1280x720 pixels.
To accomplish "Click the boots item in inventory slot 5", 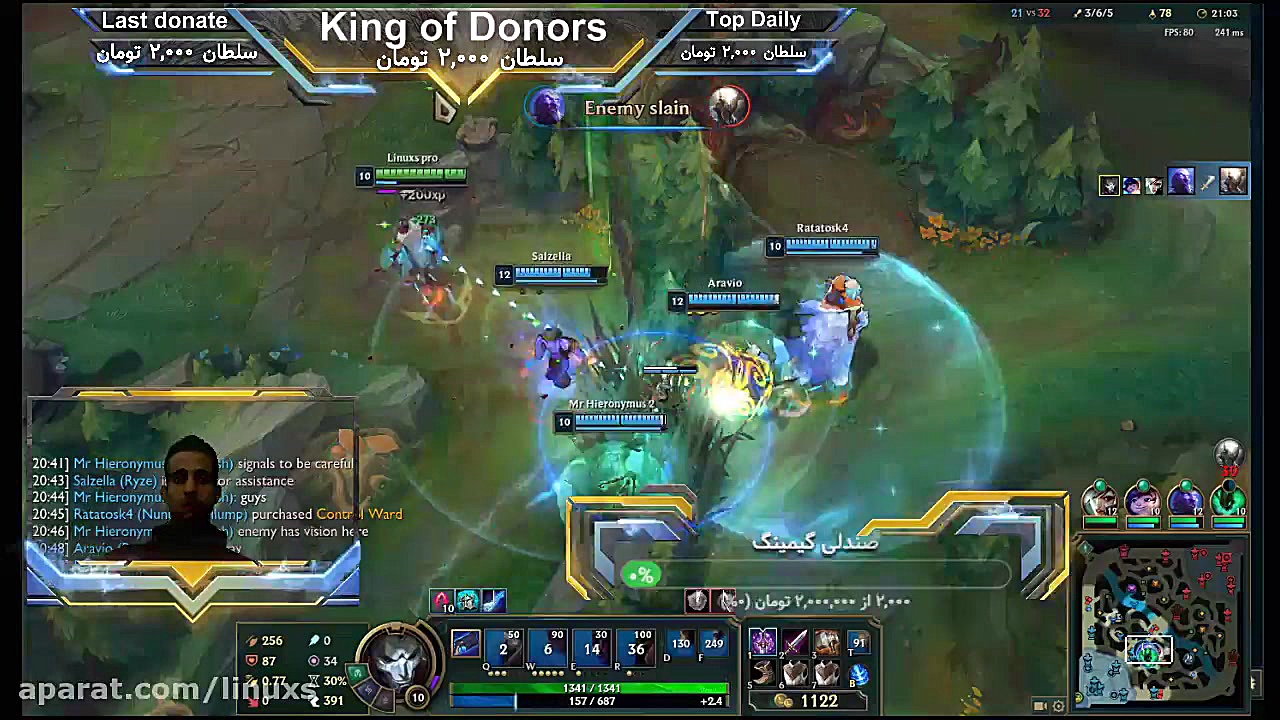I will tap(764, 675).
